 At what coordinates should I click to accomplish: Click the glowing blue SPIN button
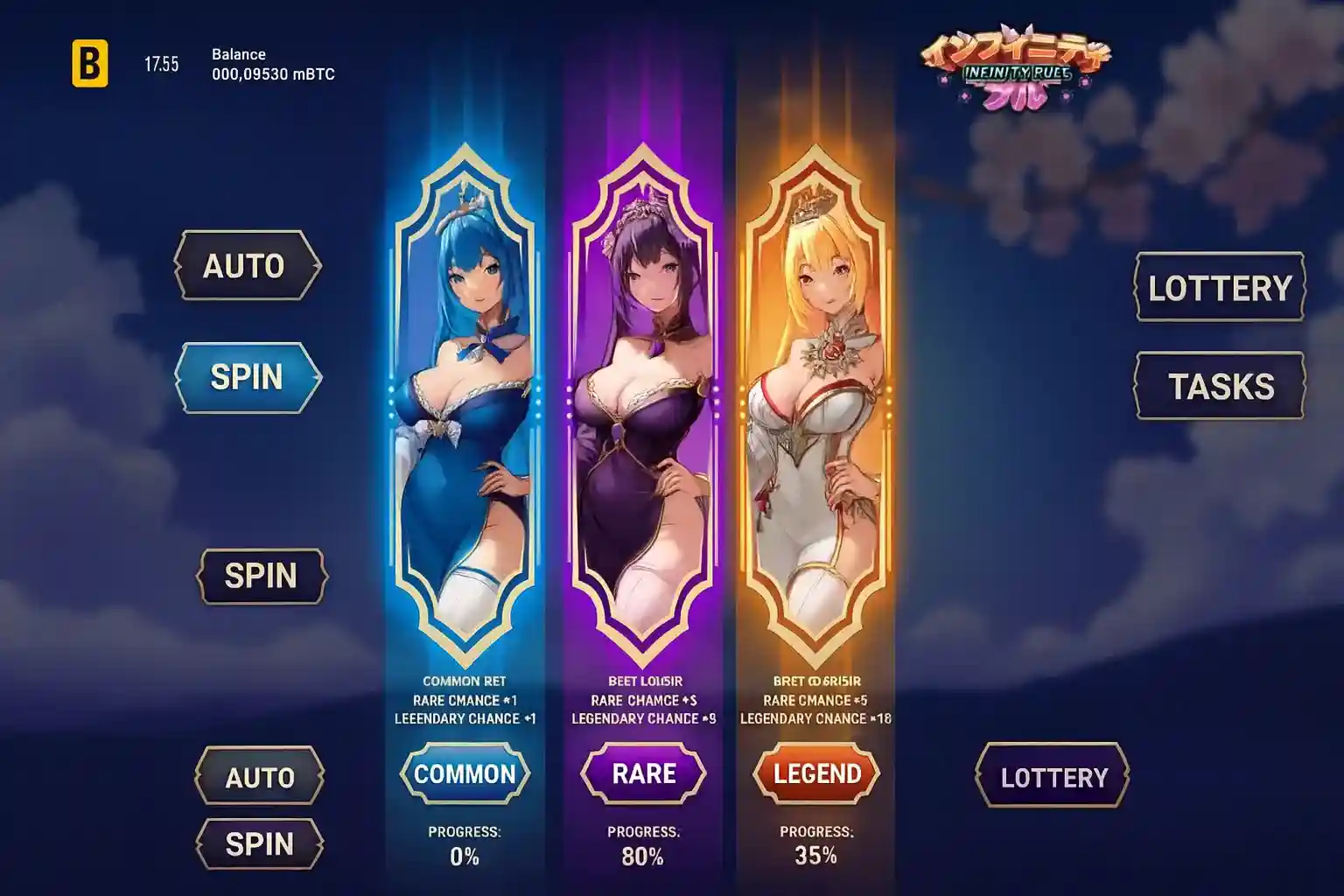coord(248,377)
